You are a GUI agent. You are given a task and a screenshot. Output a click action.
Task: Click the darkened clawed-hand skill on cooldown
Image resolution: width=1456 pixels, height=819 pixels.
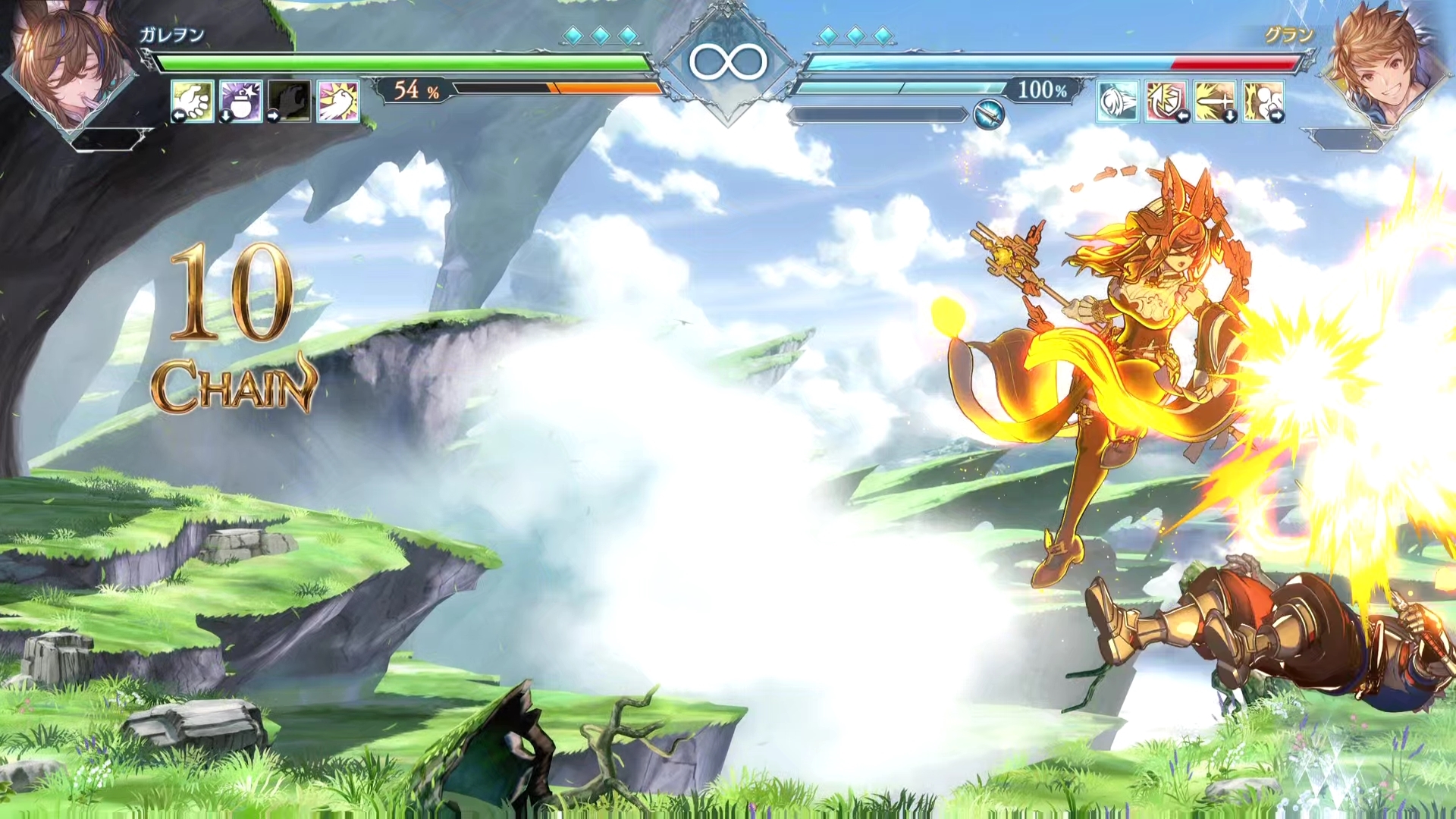[x=290, y=101]
